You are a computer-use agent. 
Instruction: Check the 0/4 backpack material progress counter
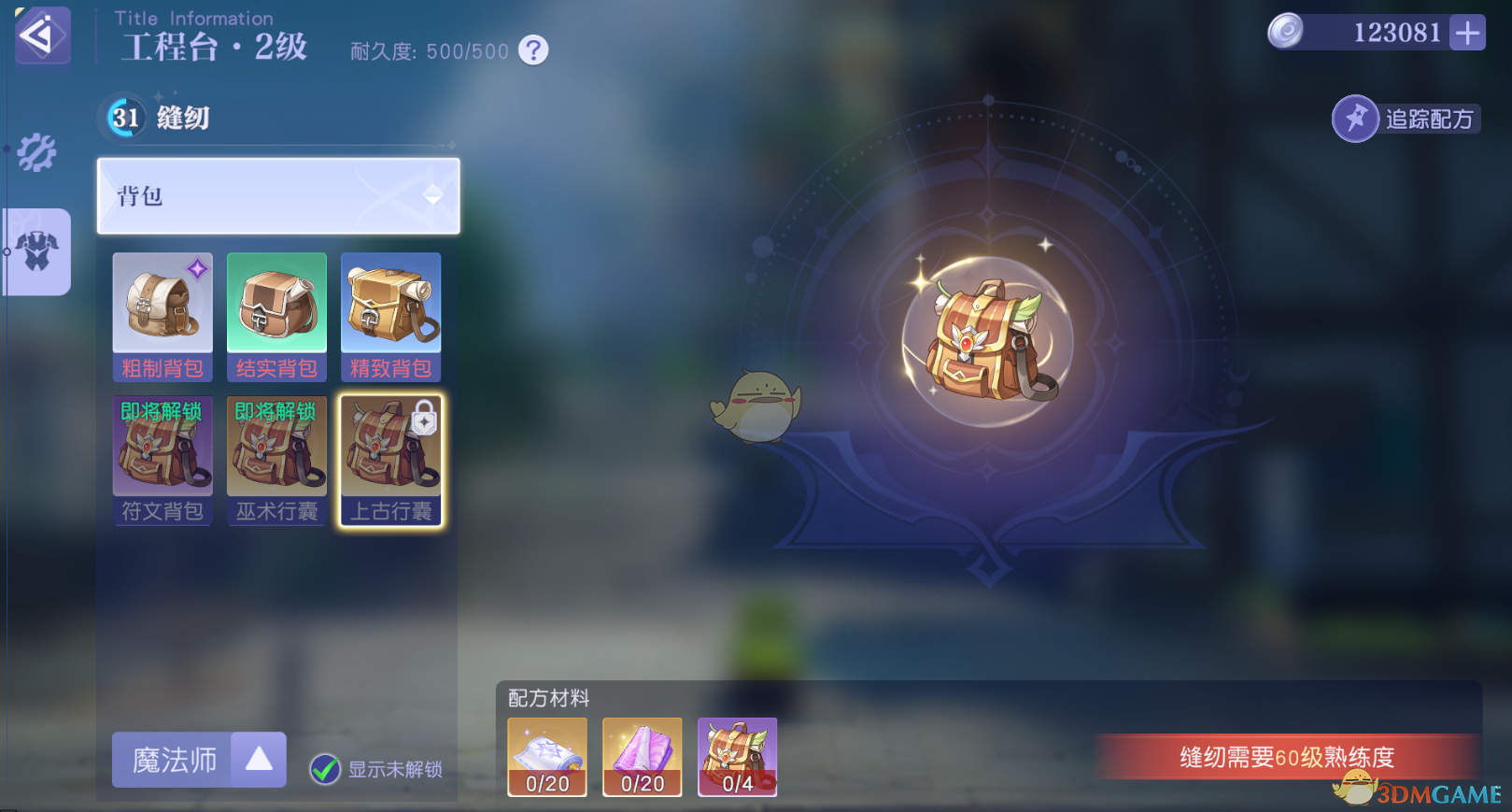click(x=737, y=758)
